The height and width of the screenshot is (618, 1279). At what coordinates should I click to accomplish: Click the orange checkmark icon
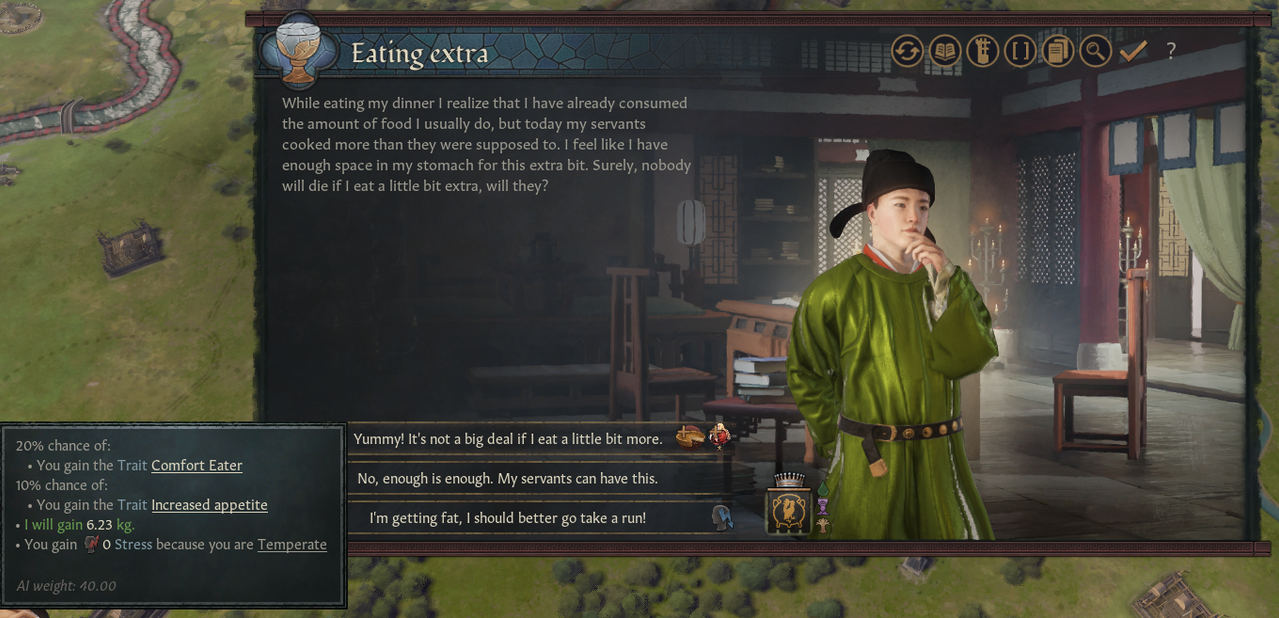(1133, 51)
